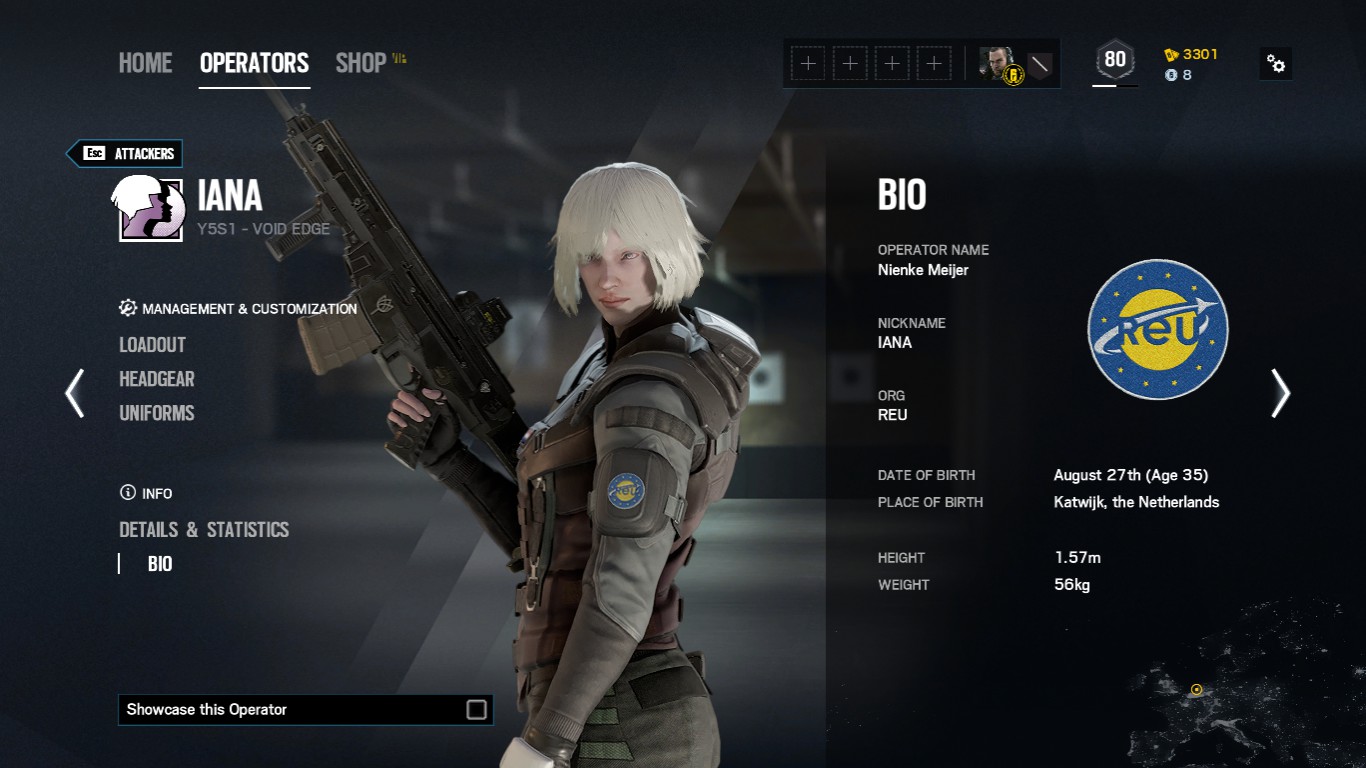Viewport: 1366px width, 768px height.
Task: Toggle Showcase this Operator checkbox
Action: click(477, 710)
